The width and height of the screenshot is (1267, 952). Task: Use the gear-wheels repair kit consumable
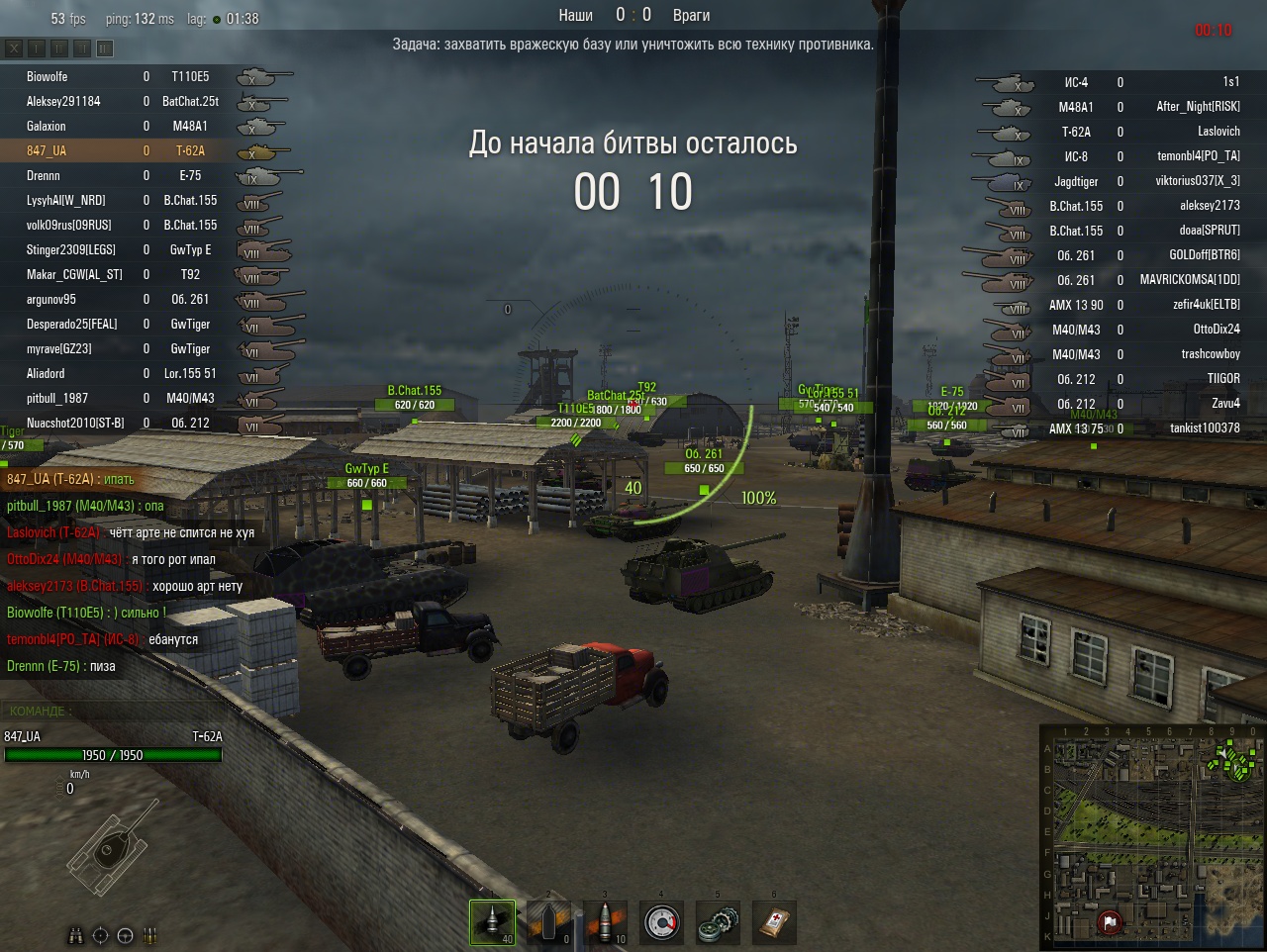click(719, 922)
